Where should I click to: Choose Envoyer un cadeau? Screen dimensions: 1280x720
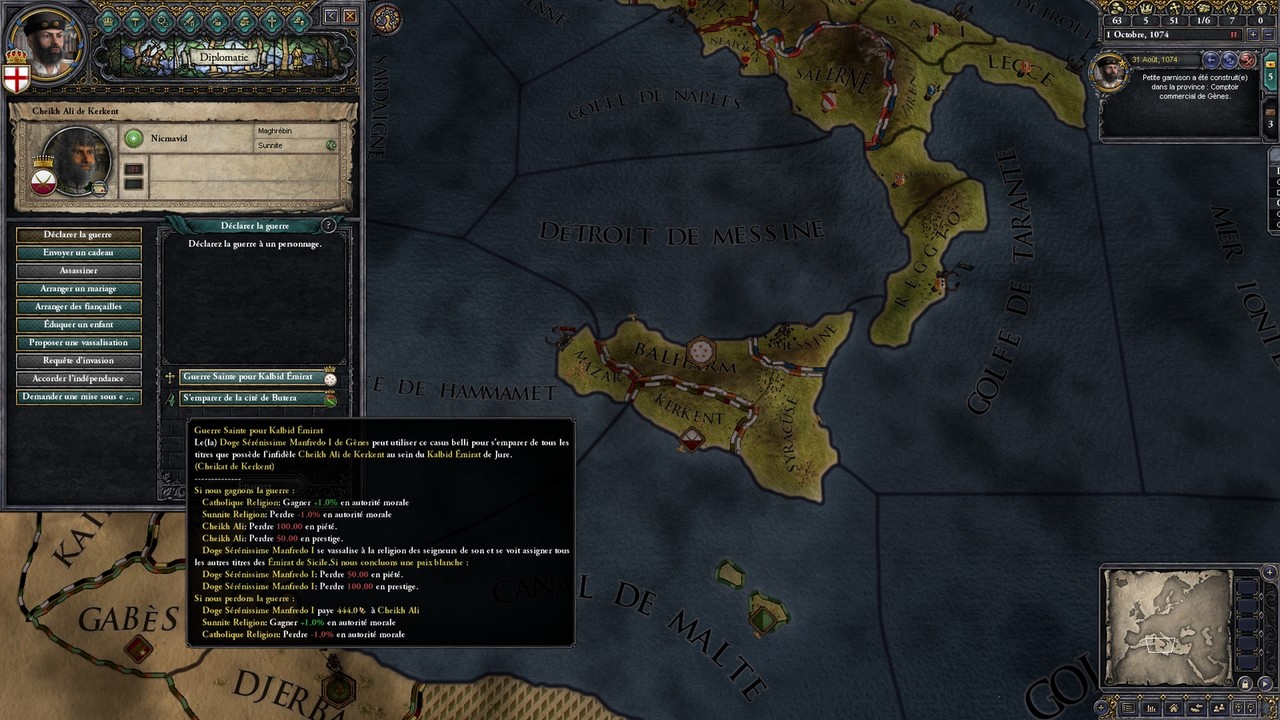(x=78, y=253)
